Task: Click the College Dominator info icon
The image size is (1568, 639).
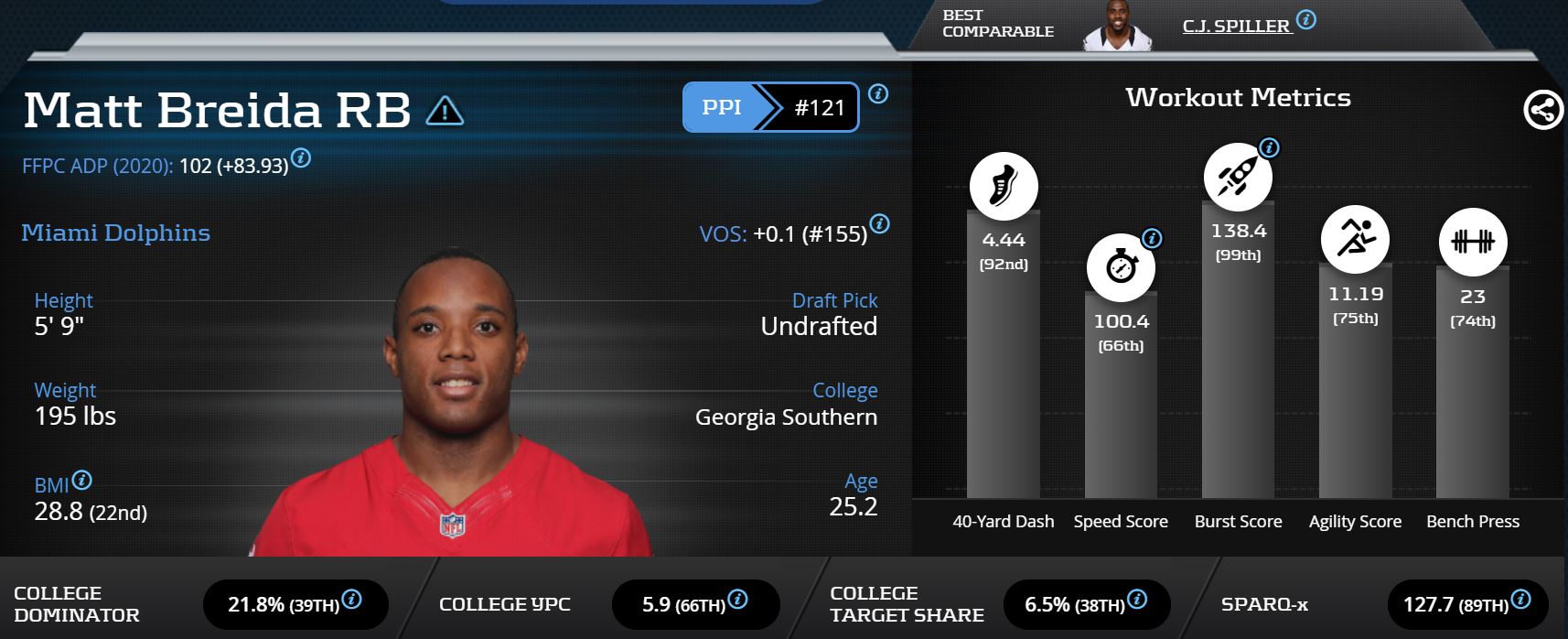Action: [351, 600]
